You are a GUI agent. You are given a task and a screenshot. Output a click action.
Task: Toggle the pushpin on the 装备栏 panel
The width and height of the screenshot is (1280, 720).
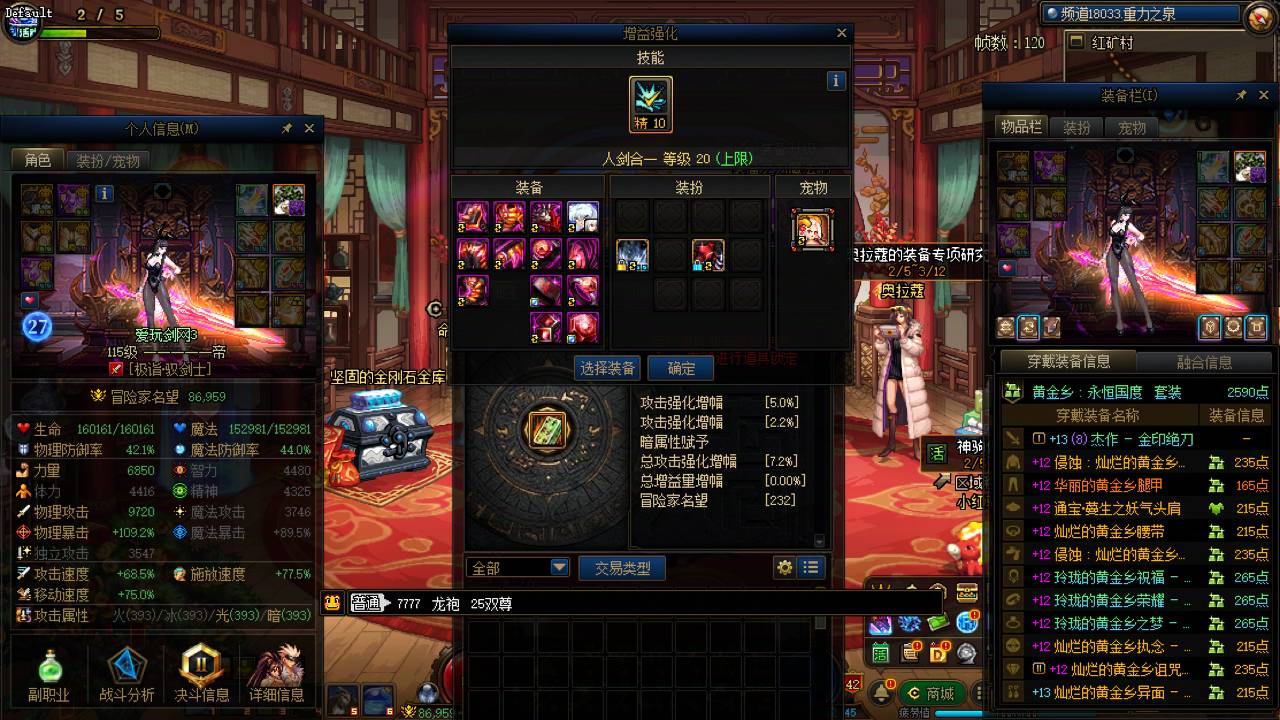1241,94
